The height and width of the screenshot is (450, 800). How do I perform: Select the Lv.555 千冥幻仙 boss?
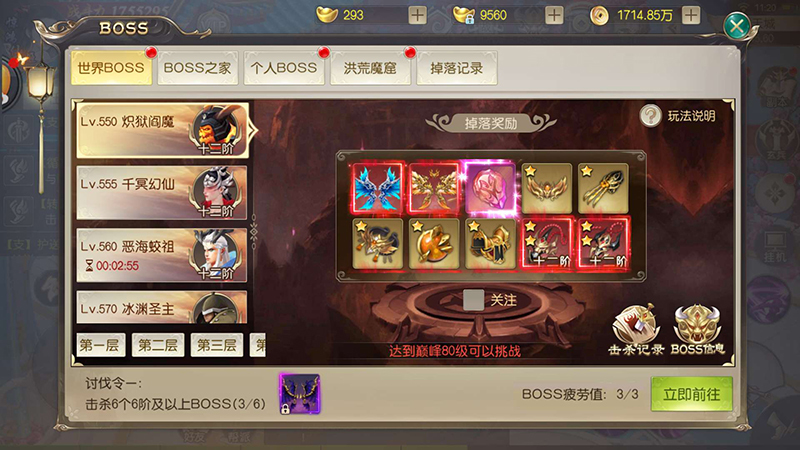coord(161,193)
